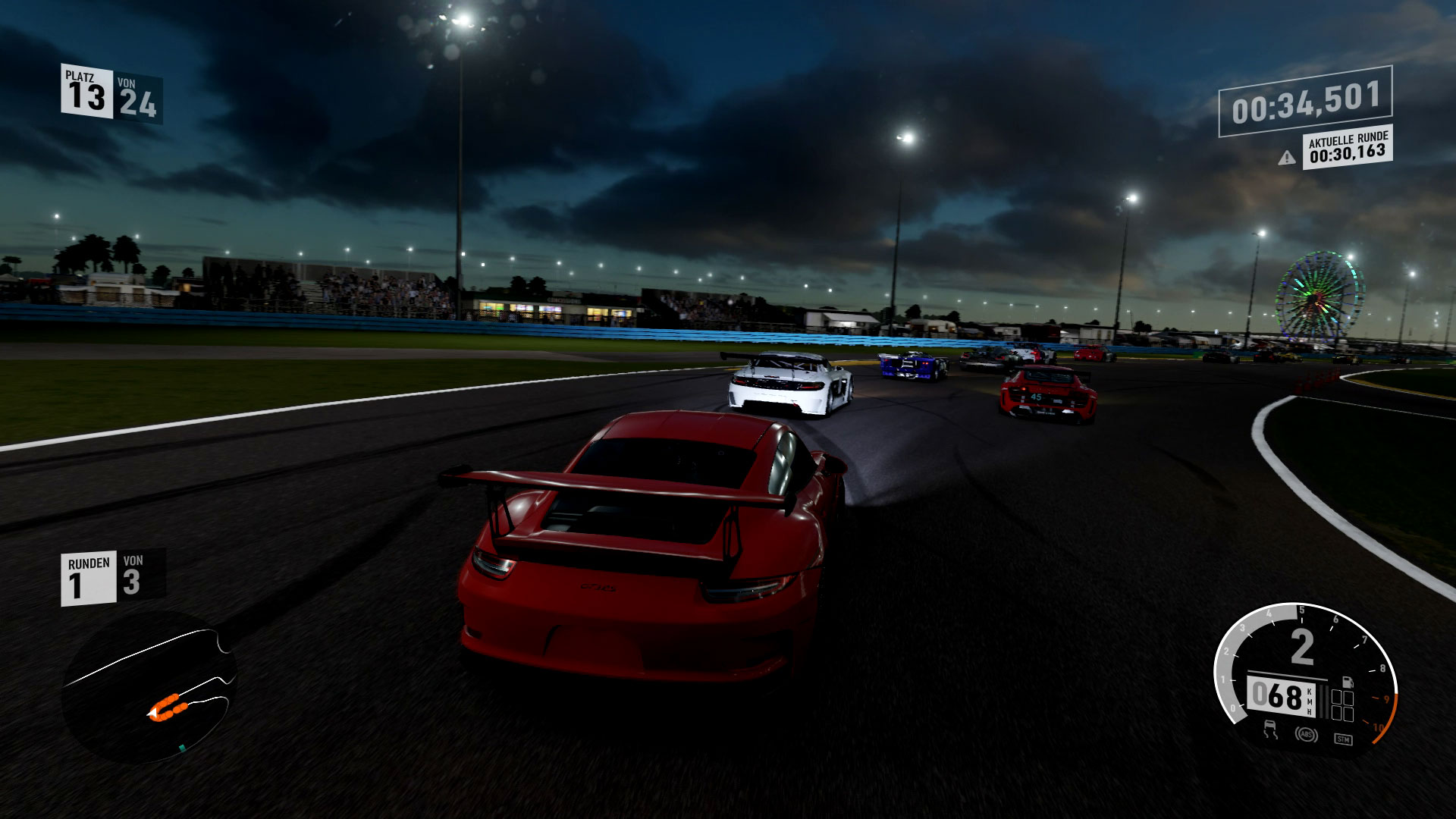Click the fuel pump icon
1456x819 pixels.
coord(1347,682)
